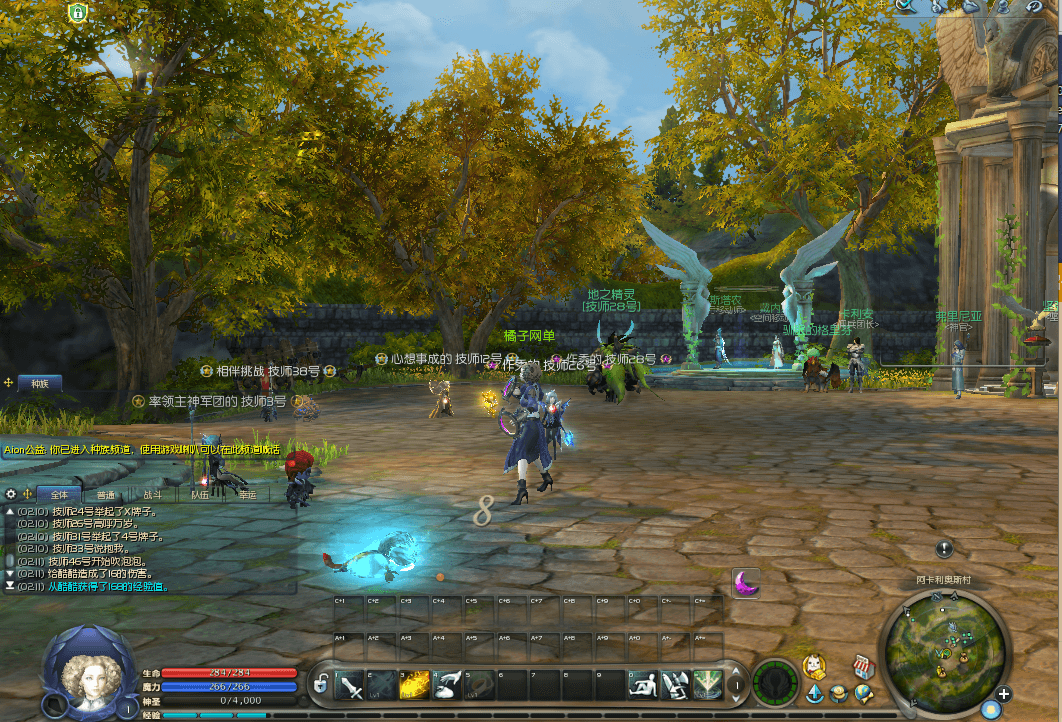Open the 普通 chat tab

pos(106,494)
